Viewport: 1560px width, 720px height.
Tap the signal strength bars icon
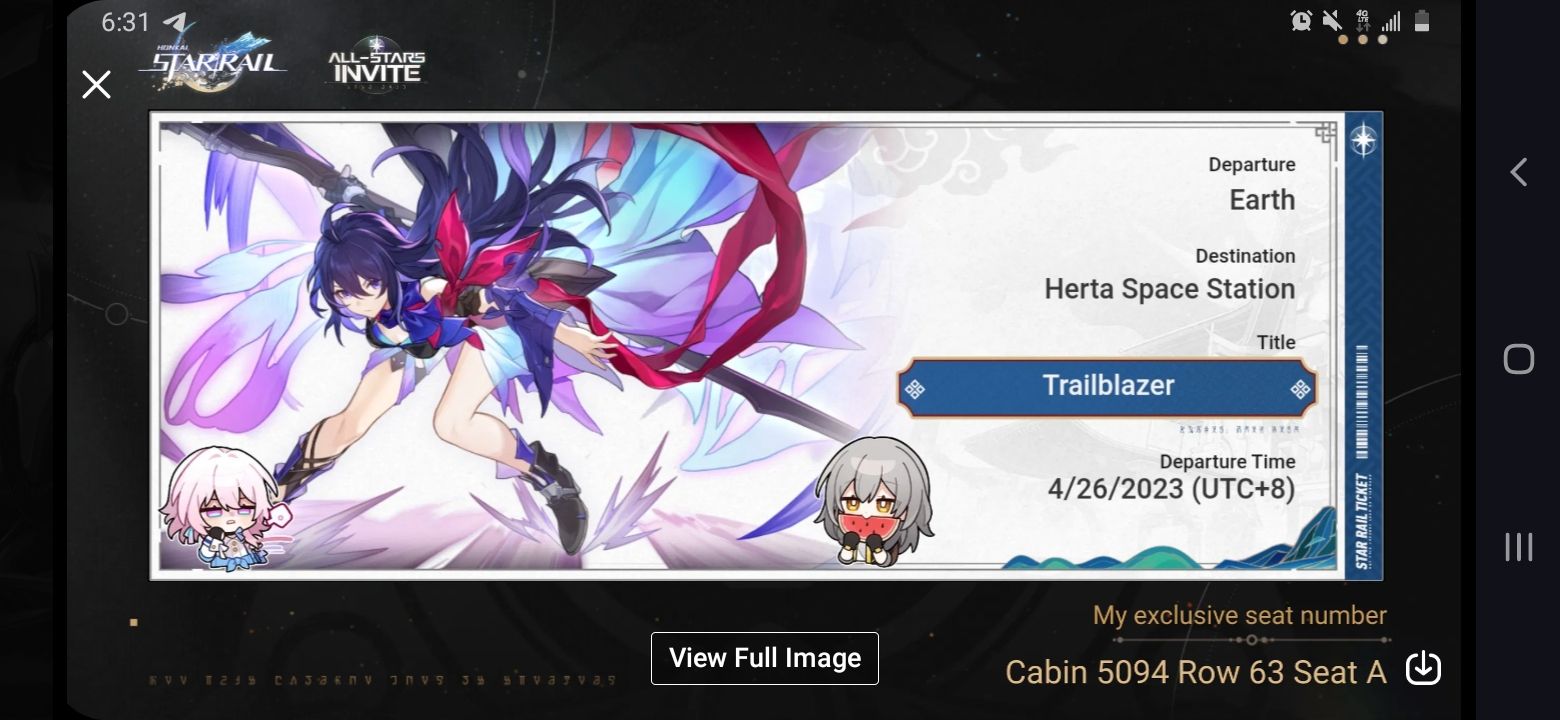coord(1392,21)
